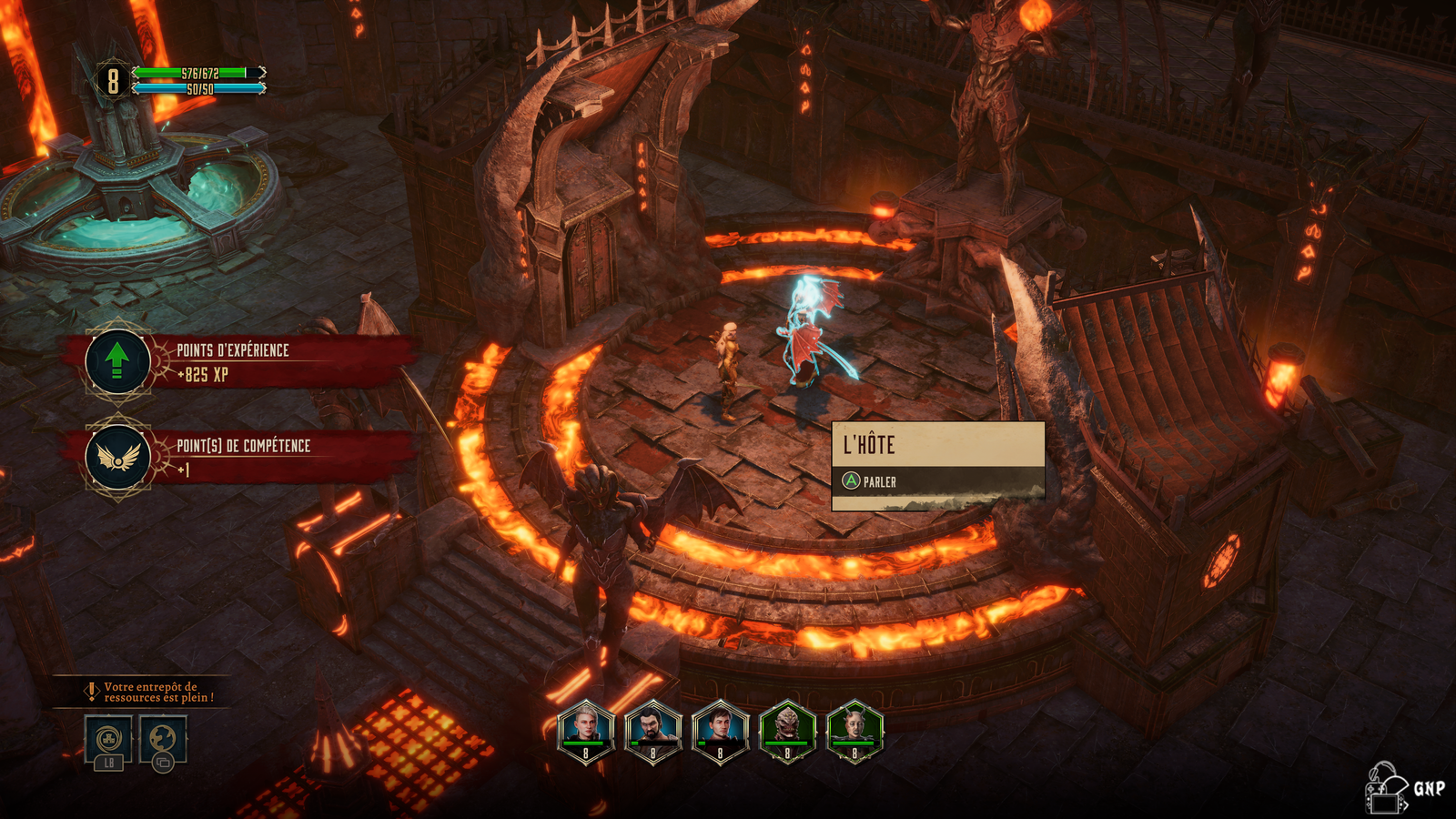Click the full resource storage warning
1456x819 pixels.
(151, 693)
